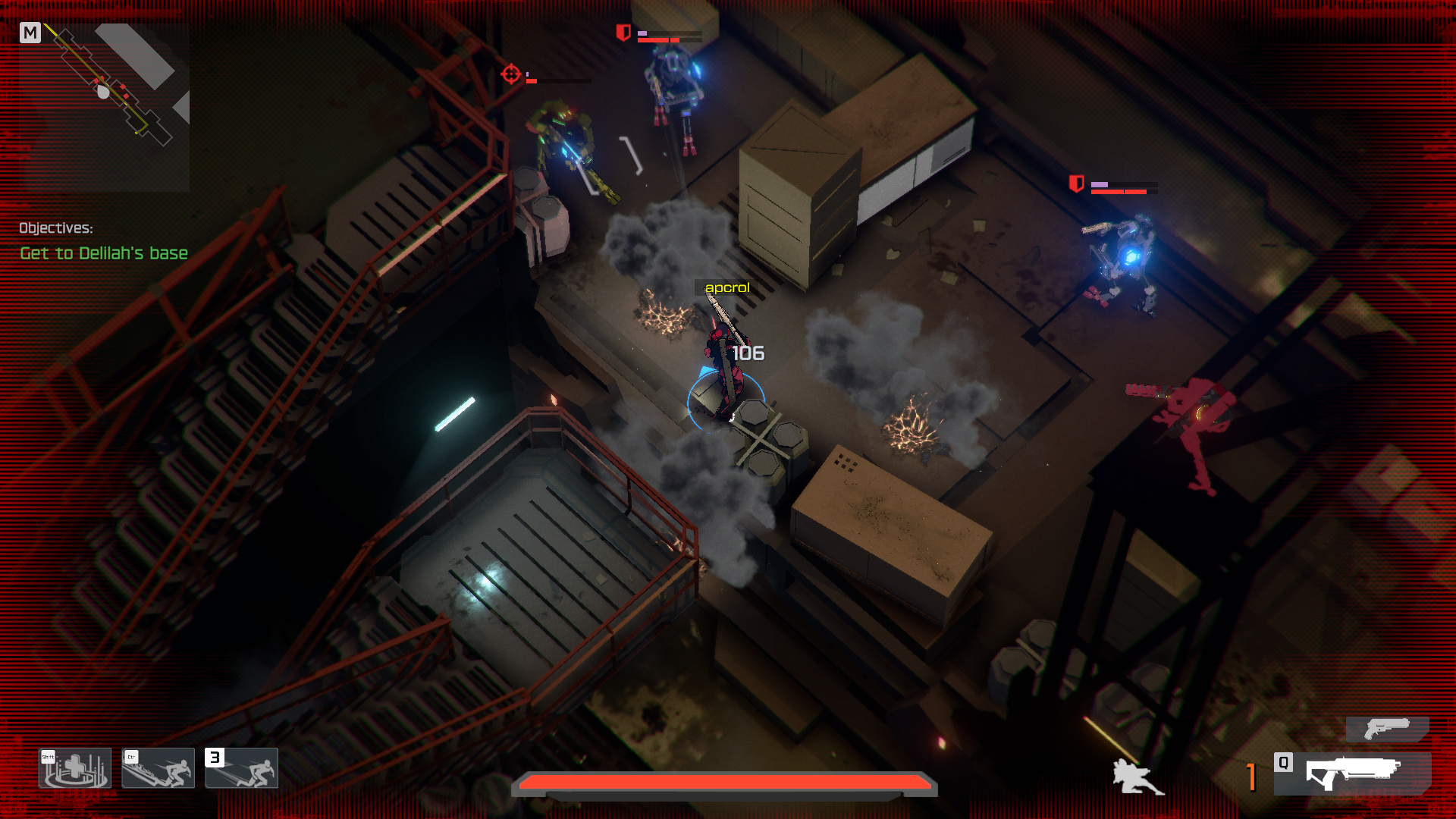Activate the healing field ability icon
1456x819 pixels.
(x=75, y=768)
